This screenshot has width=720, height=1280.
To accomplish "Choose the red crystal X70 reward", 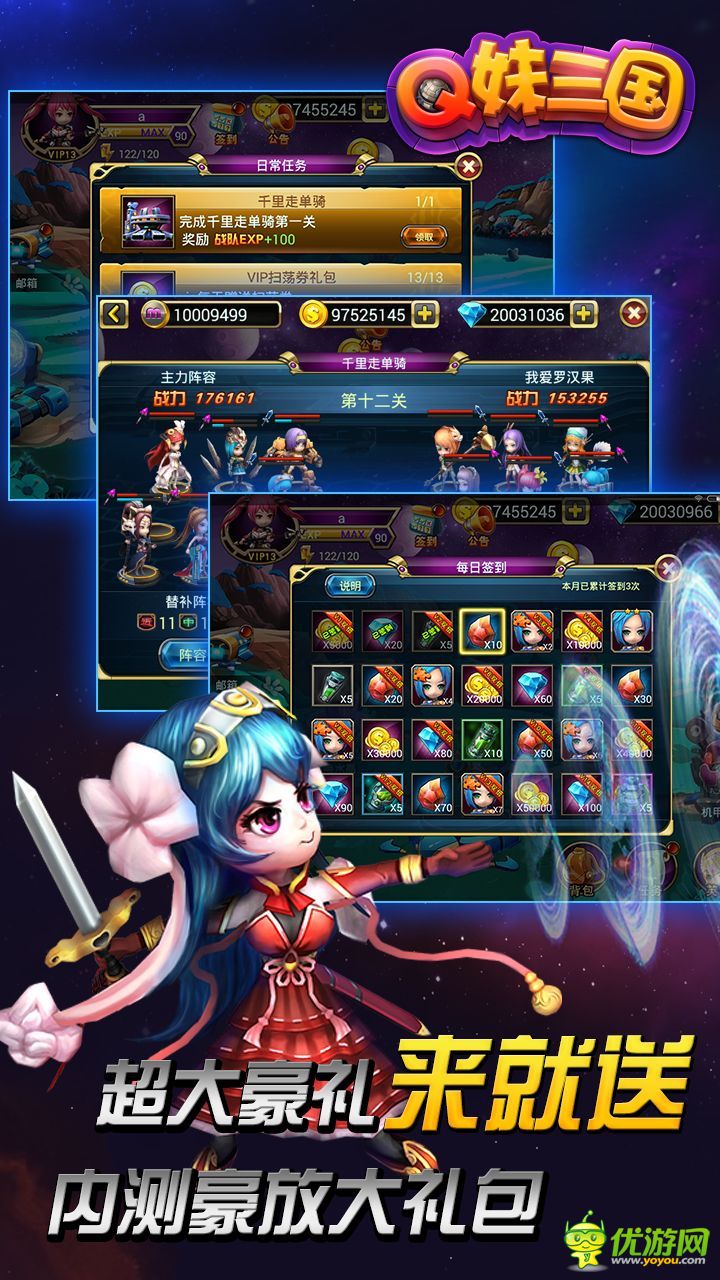I will coord(432,794).
